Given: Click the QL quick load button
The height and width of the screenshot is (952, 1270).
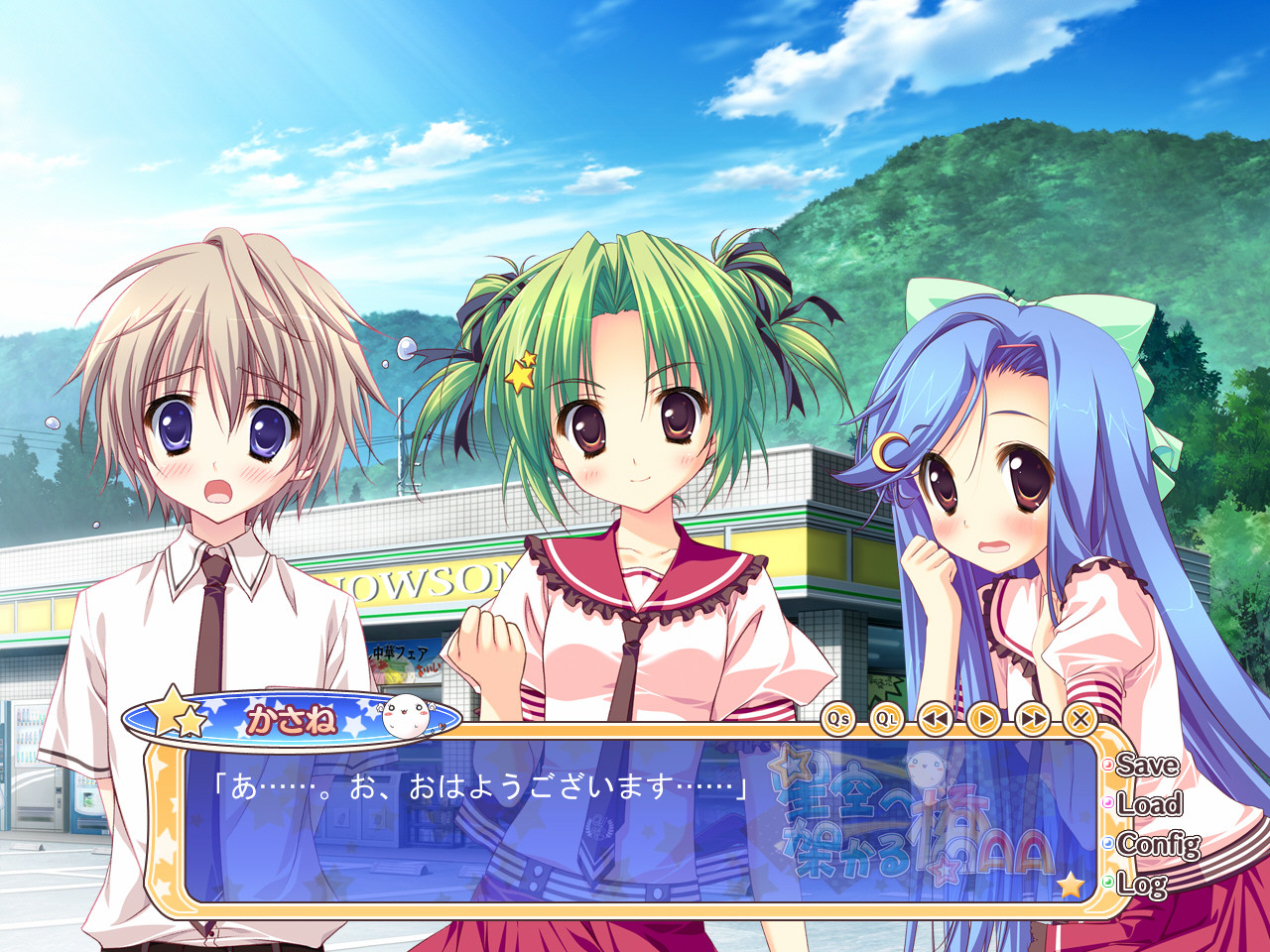Looking at the screenshot, I should tap(887, 719).
